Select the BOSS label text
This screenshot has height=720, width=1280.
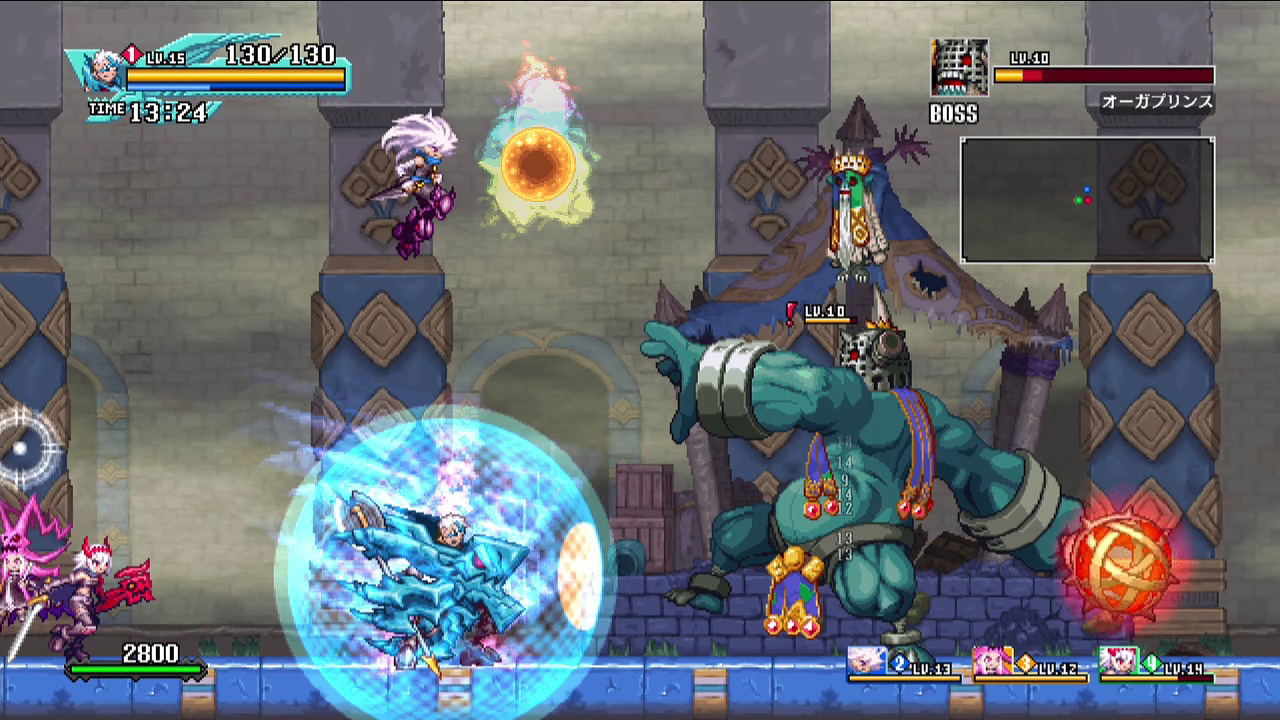click(x=953, y=114)
